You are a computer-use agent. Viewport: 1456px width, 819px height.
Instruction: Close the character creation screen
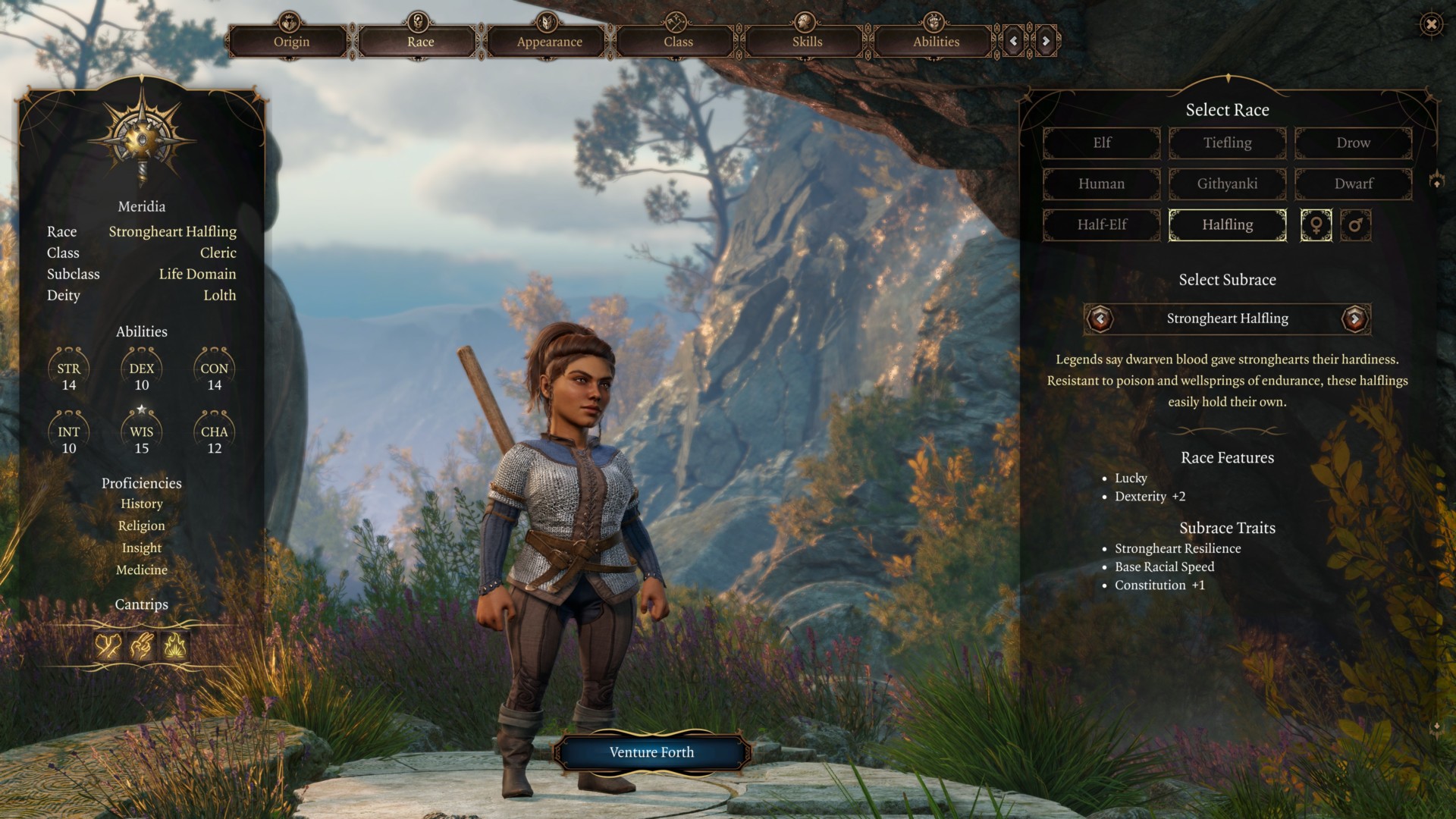[x=1431, y=24]
